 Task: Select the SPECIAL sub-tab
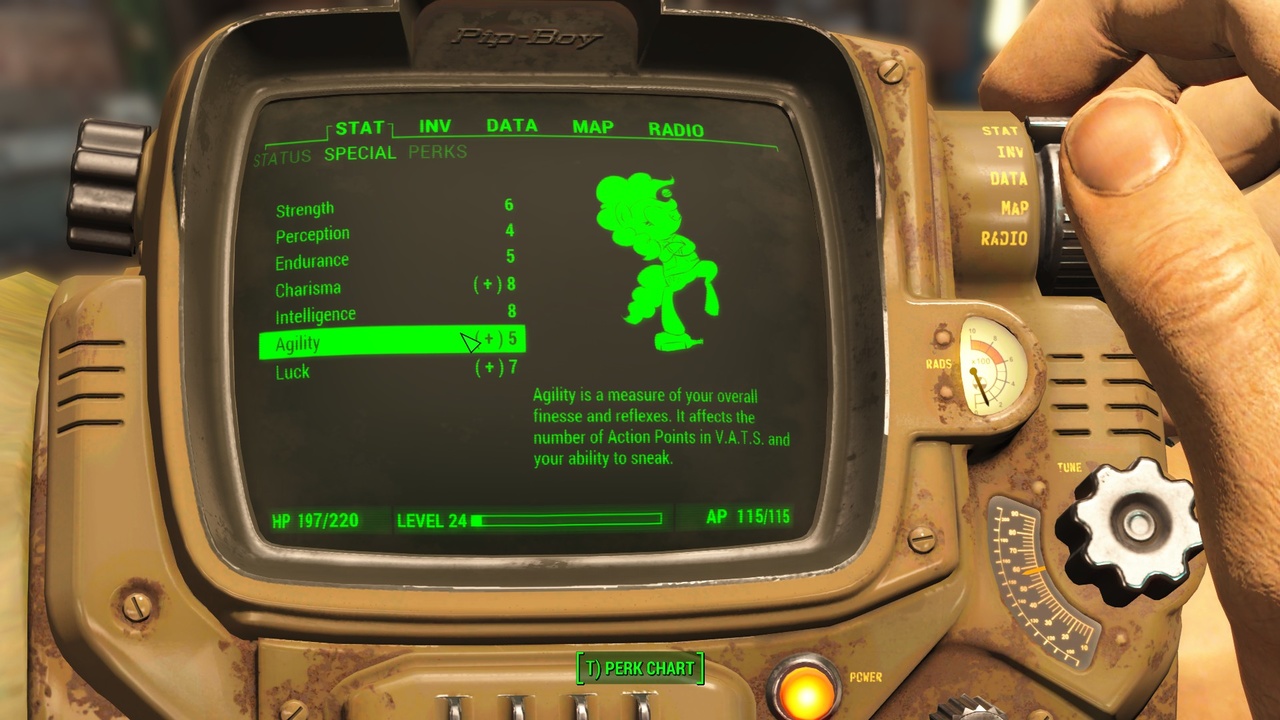(x=360, y=152)
